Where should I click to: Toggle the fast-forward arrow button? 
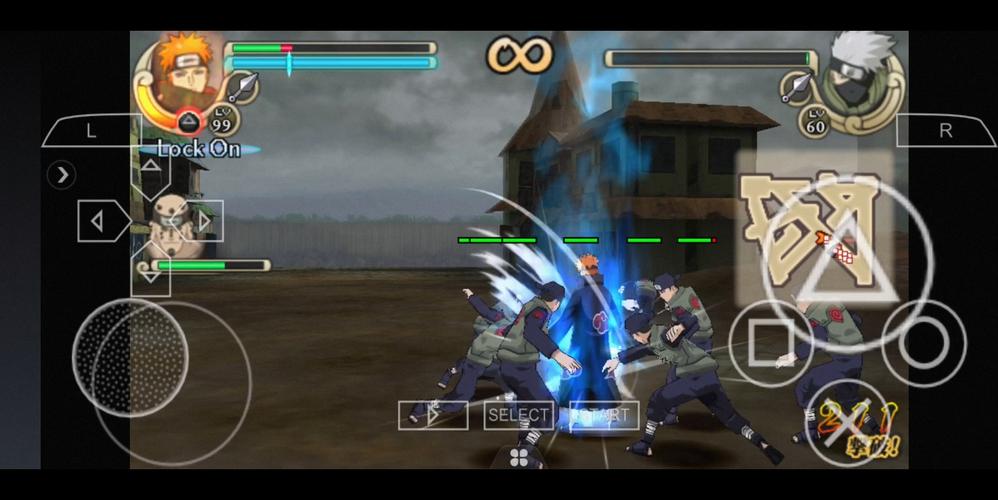432,415
